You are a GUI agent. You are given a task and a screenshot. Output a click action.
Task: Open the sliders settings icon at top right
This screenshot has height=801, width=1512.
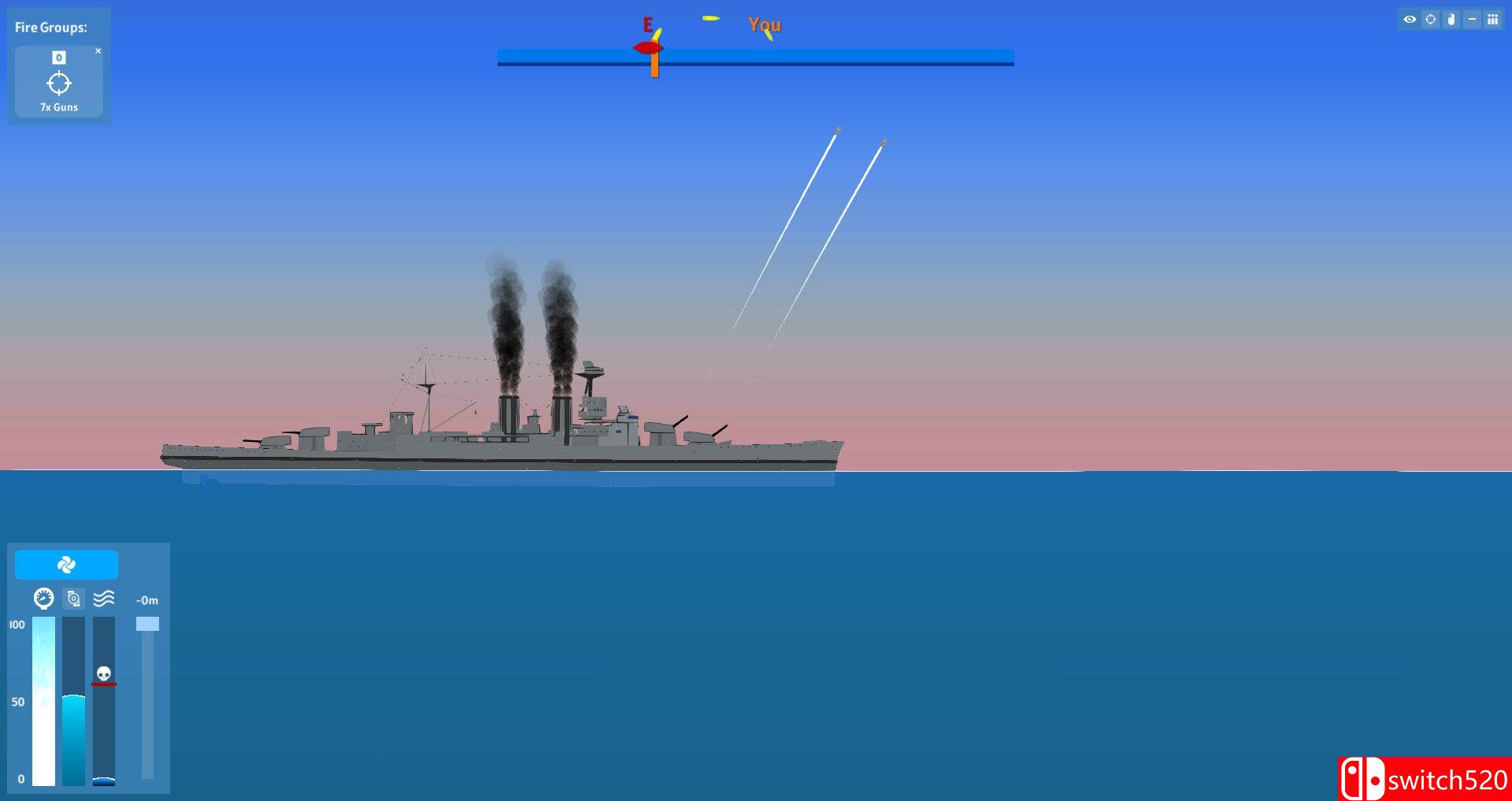coord(1492,20)
